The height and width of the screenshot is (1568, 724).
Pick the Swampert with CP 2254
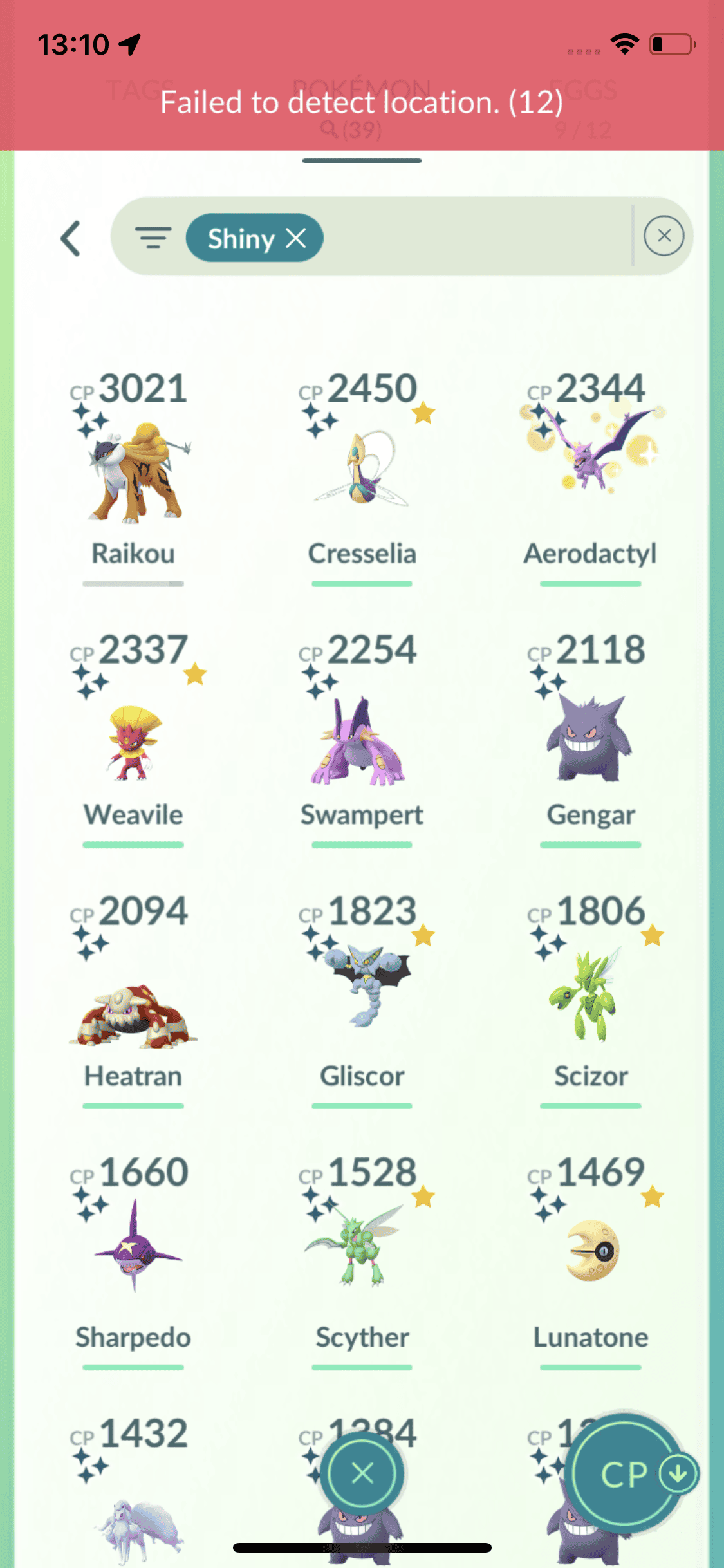coord(362,740)
